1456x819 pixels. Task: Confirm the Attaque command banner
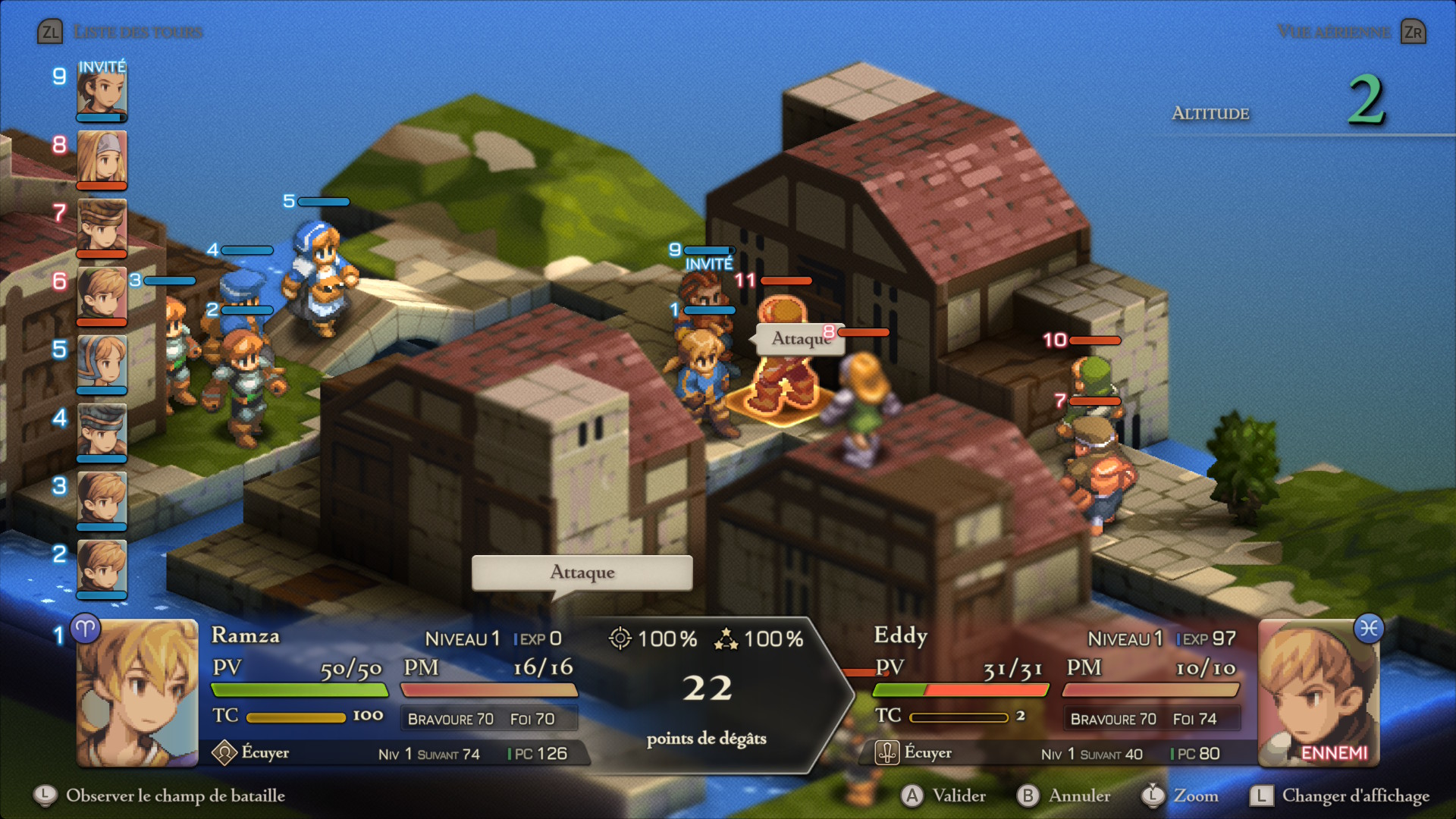click(x=582, y=573)
